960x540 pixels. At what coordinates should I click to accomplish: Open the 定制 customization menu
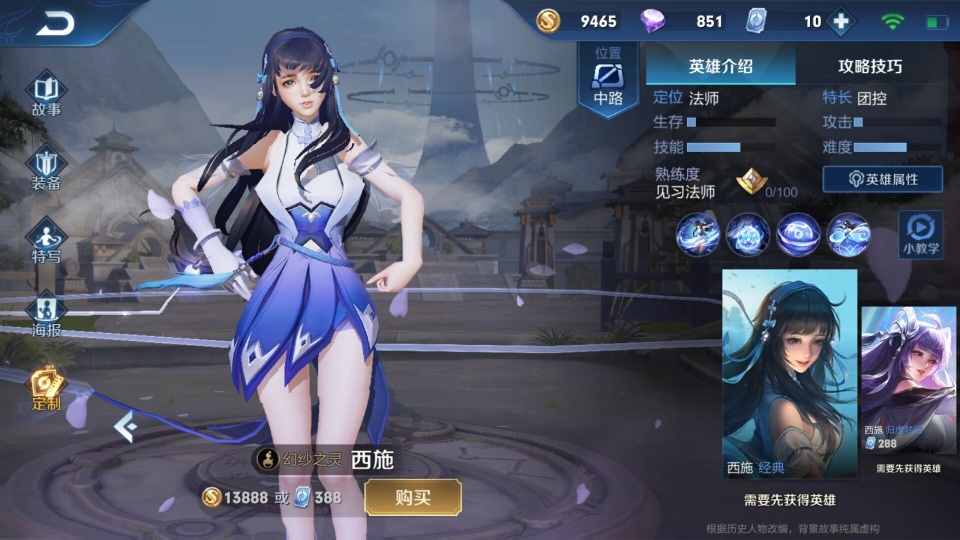pos(47,389)
